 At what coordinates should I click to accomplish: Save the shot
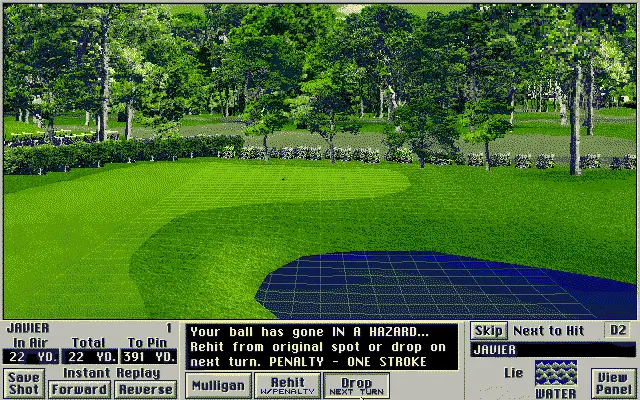click(22, 383)
